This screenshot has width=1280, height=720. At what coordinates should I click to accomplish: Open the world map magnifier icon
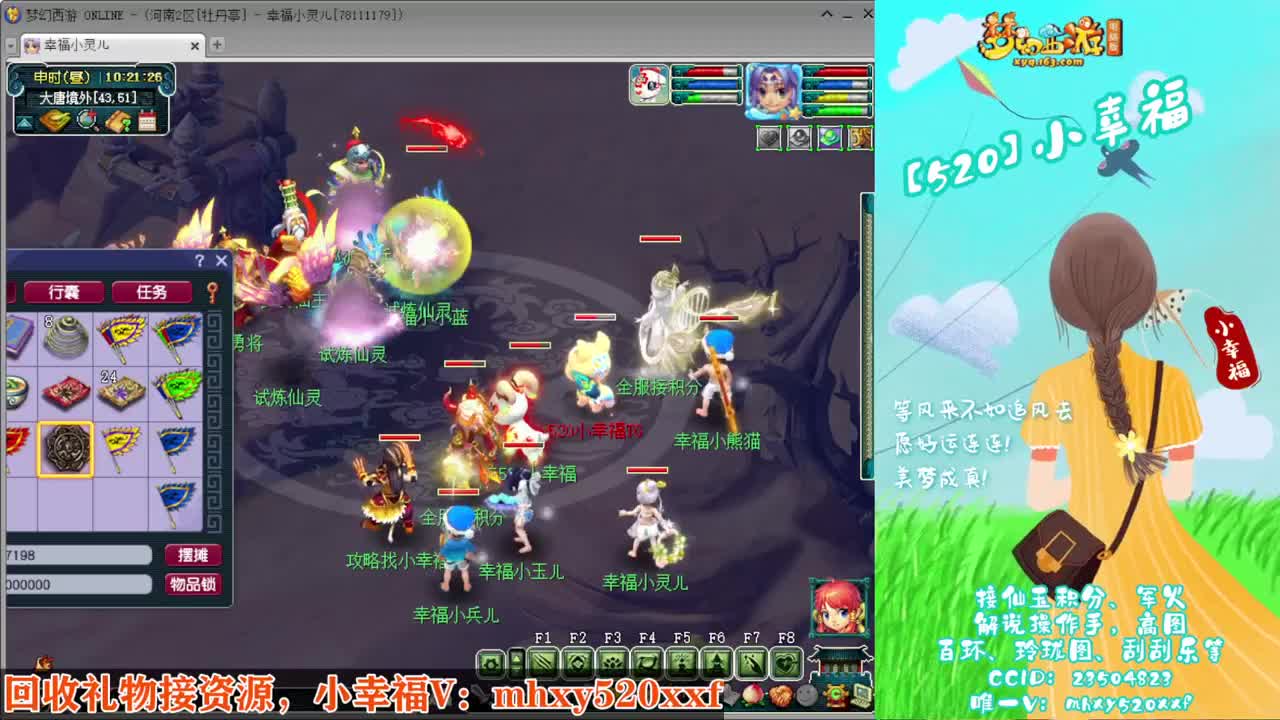tap(87, 120)
